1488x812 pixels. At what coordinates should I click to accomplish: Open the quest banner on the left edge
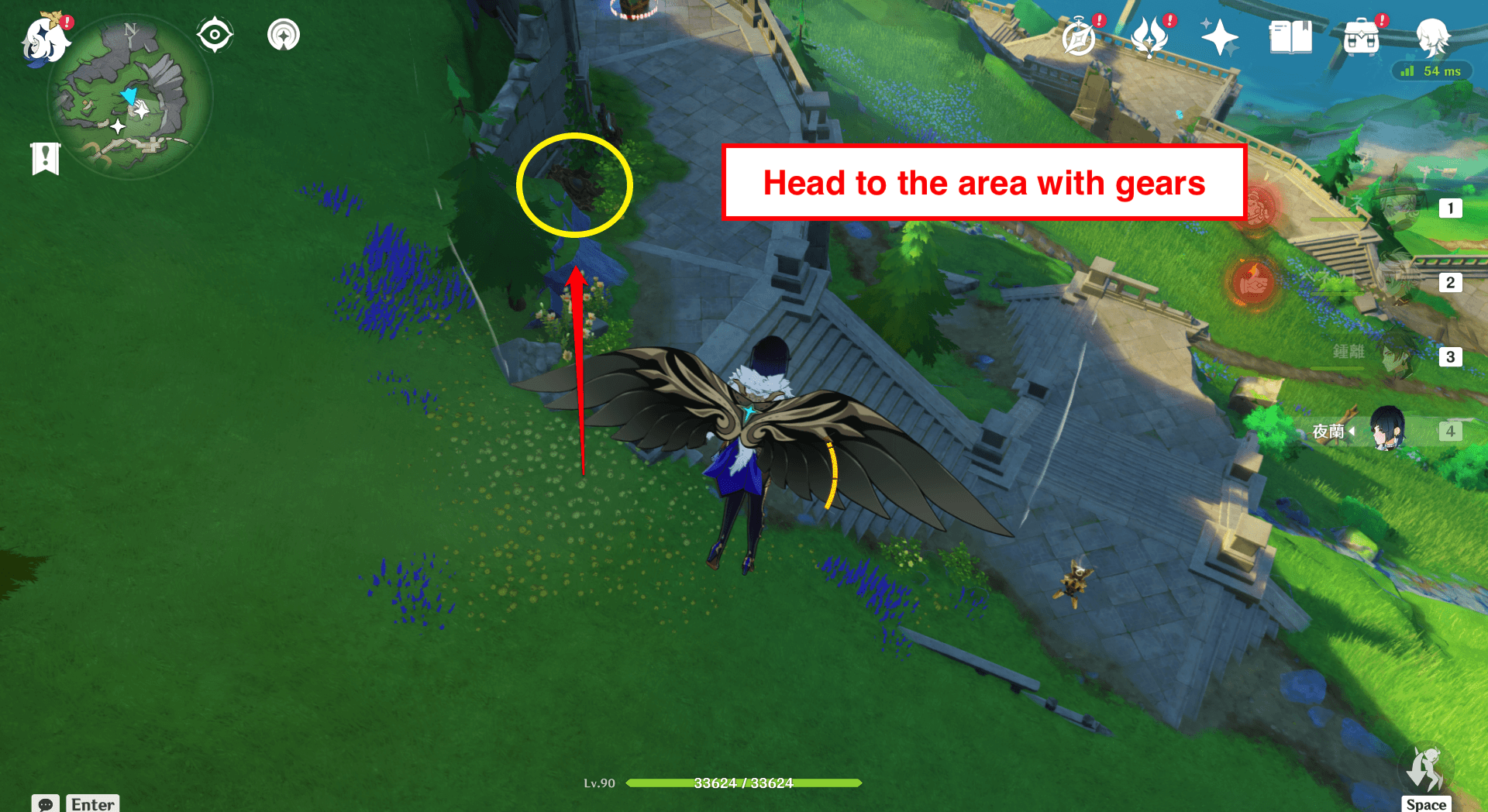(x=46, y=158)
